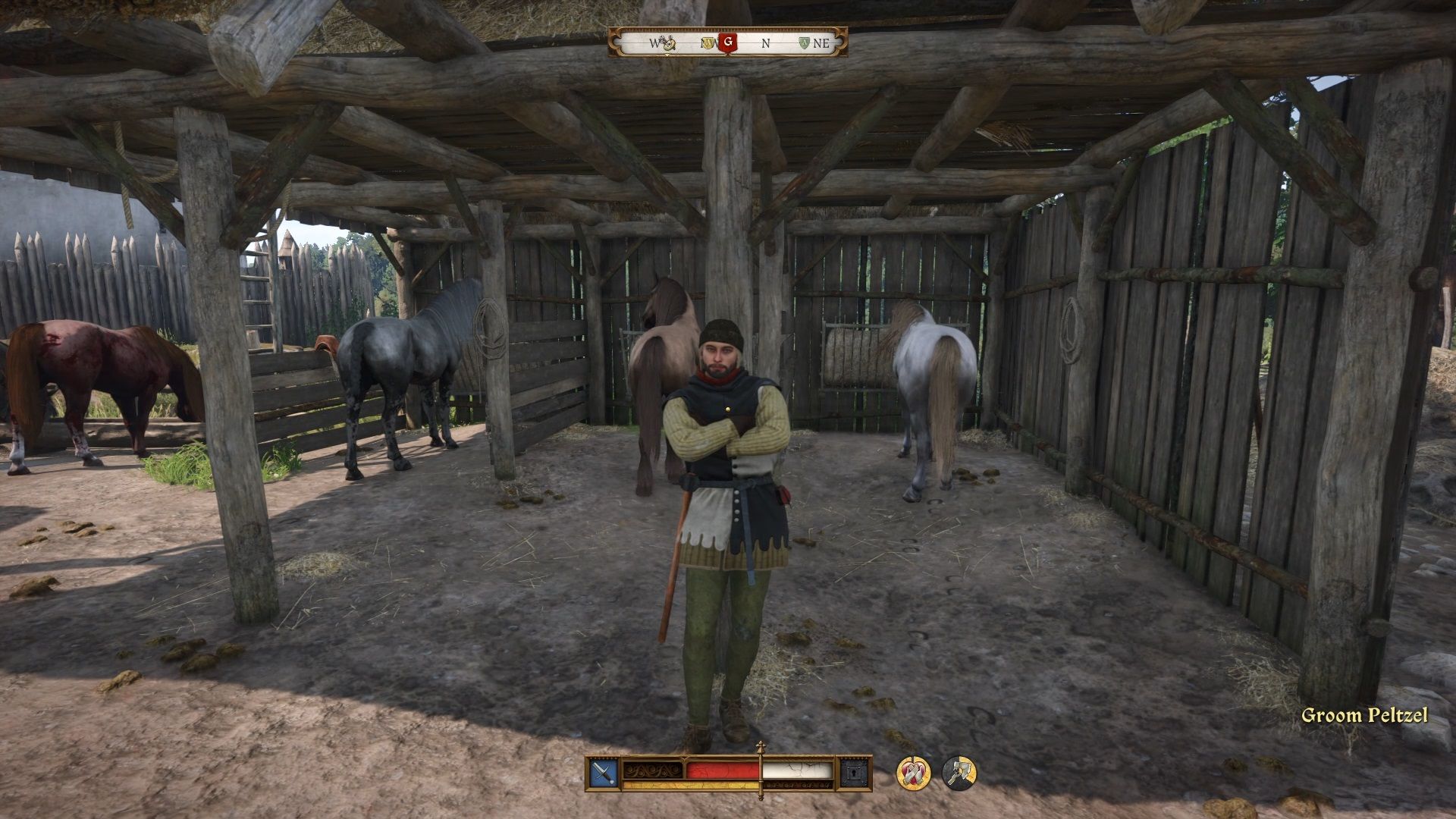Click the ornate brown section of the status bar
The width and height of the screenshot is (1456, 819).
651,770
